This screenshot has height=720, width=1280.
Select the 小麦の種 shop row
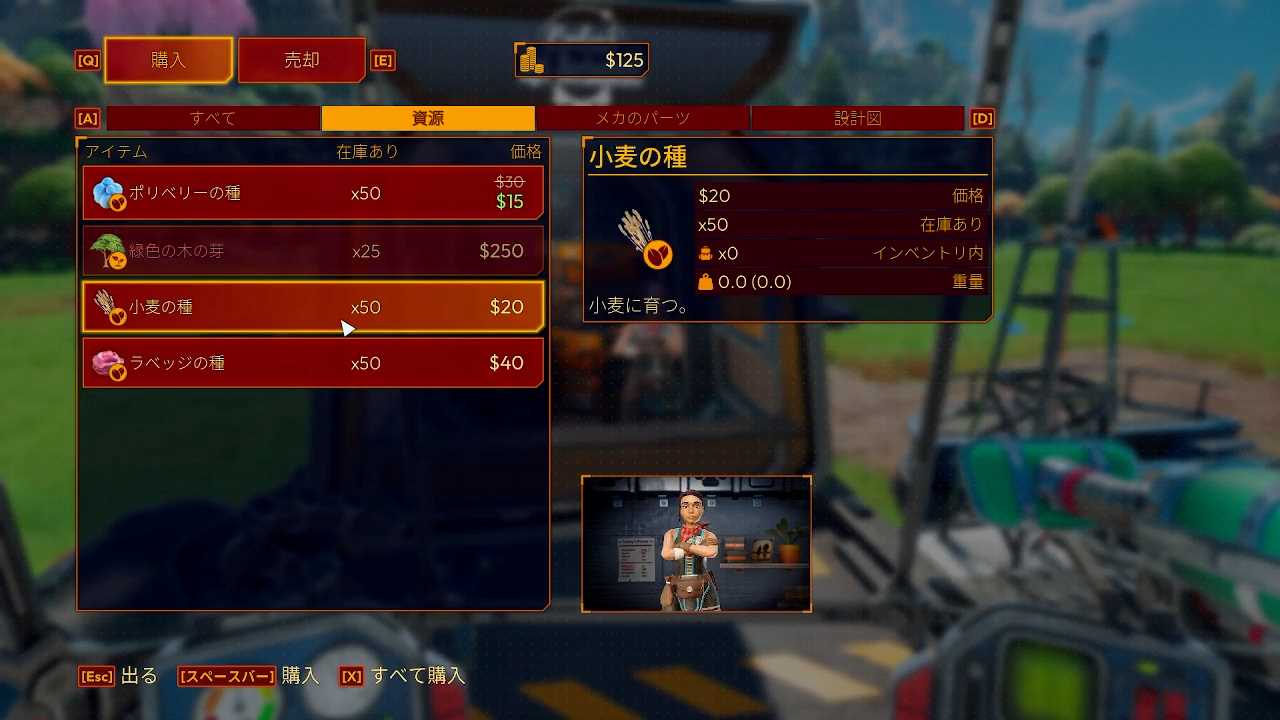[x=313, y=307]
